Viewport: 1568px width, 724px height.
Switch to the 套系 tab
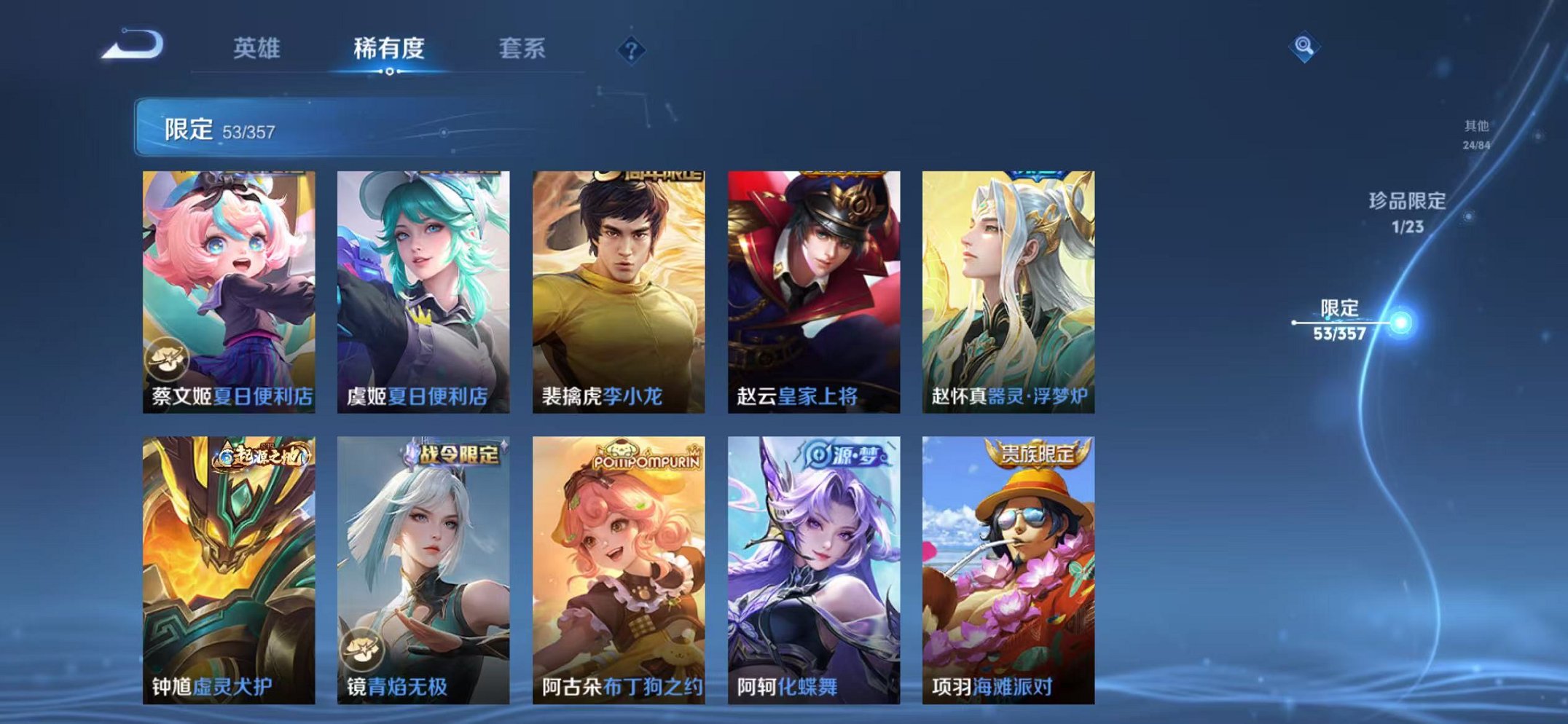[524, 45]
